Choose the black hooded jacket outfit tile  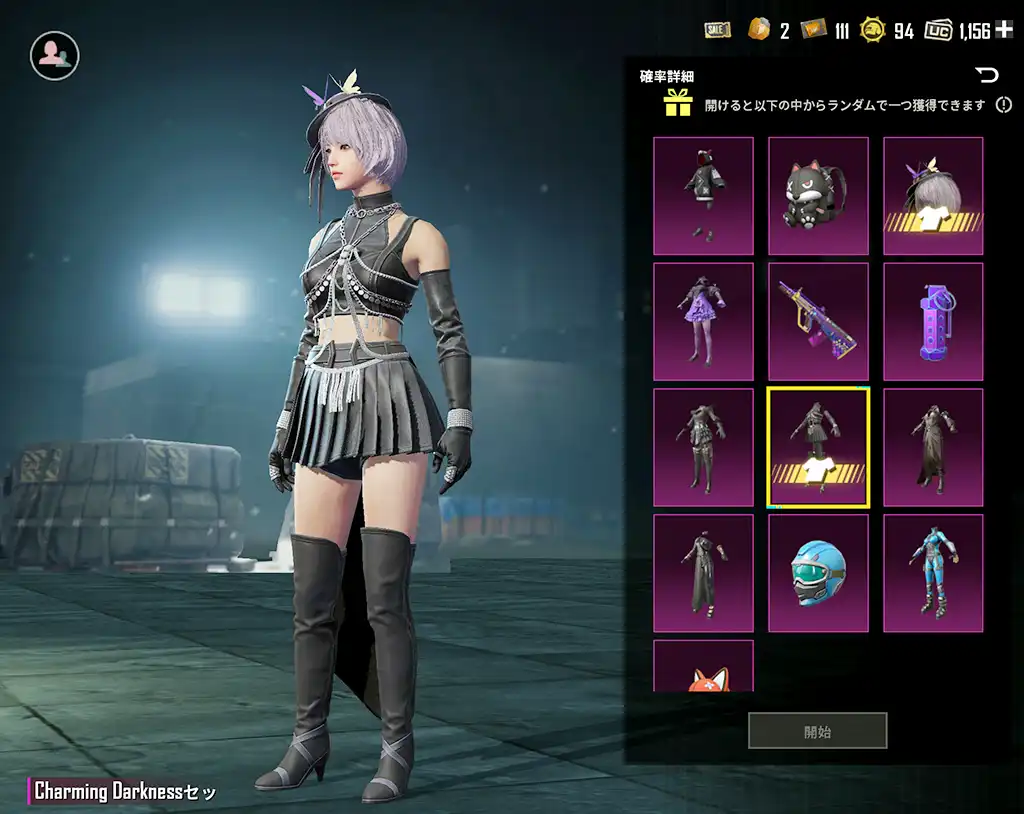tap(703, 196)
